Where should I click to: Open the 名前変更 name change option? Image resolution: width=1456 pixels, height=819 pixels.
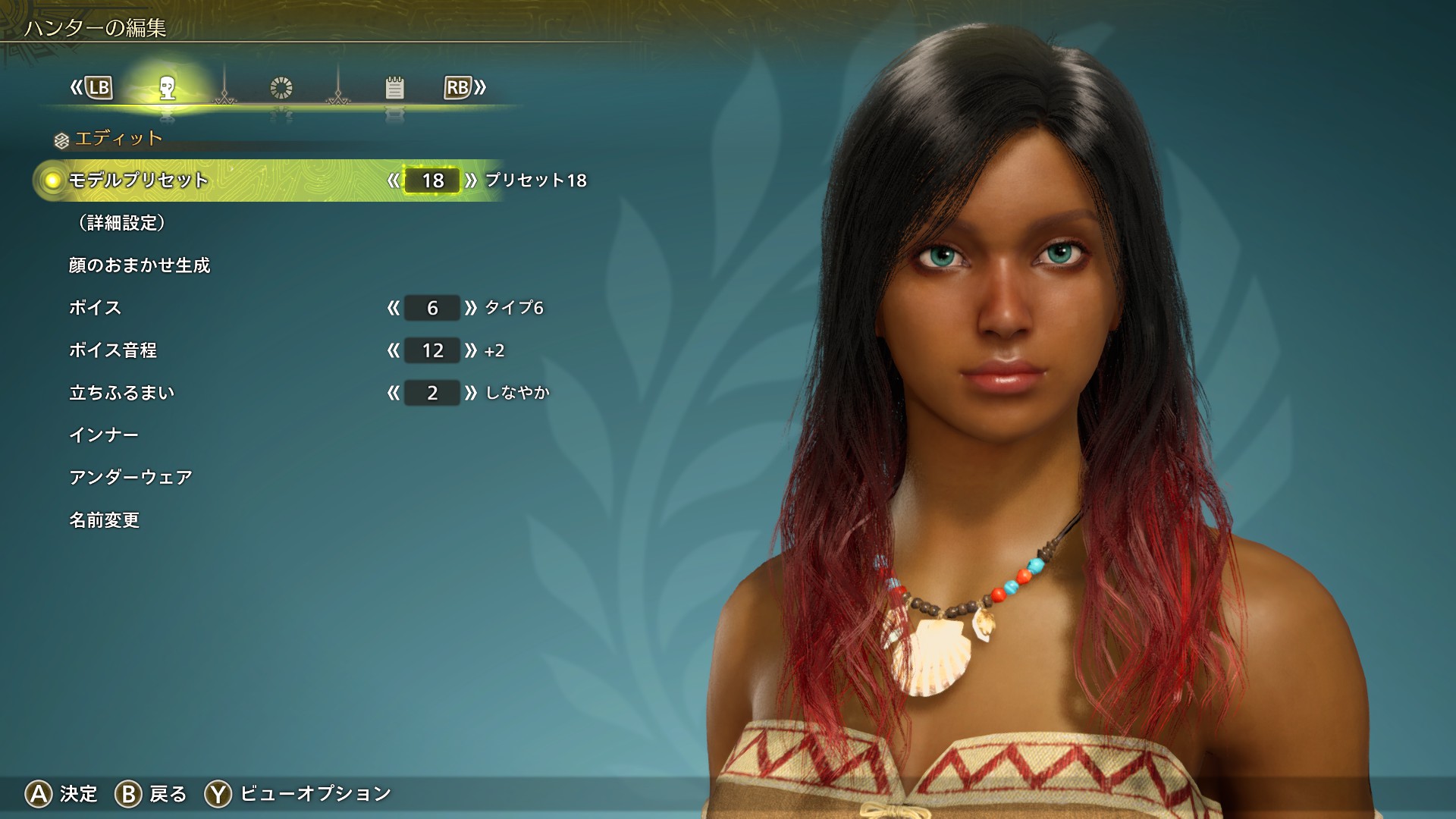point(105,520)
